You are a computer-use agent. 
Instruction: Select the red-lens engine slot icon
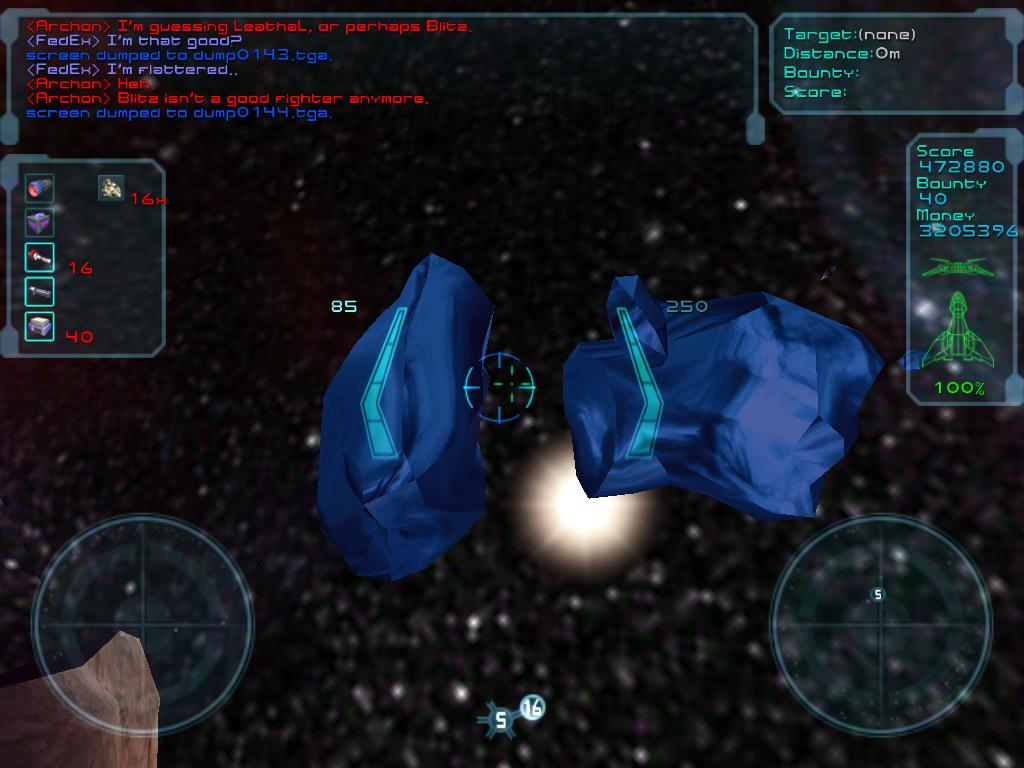pos(40,188)
